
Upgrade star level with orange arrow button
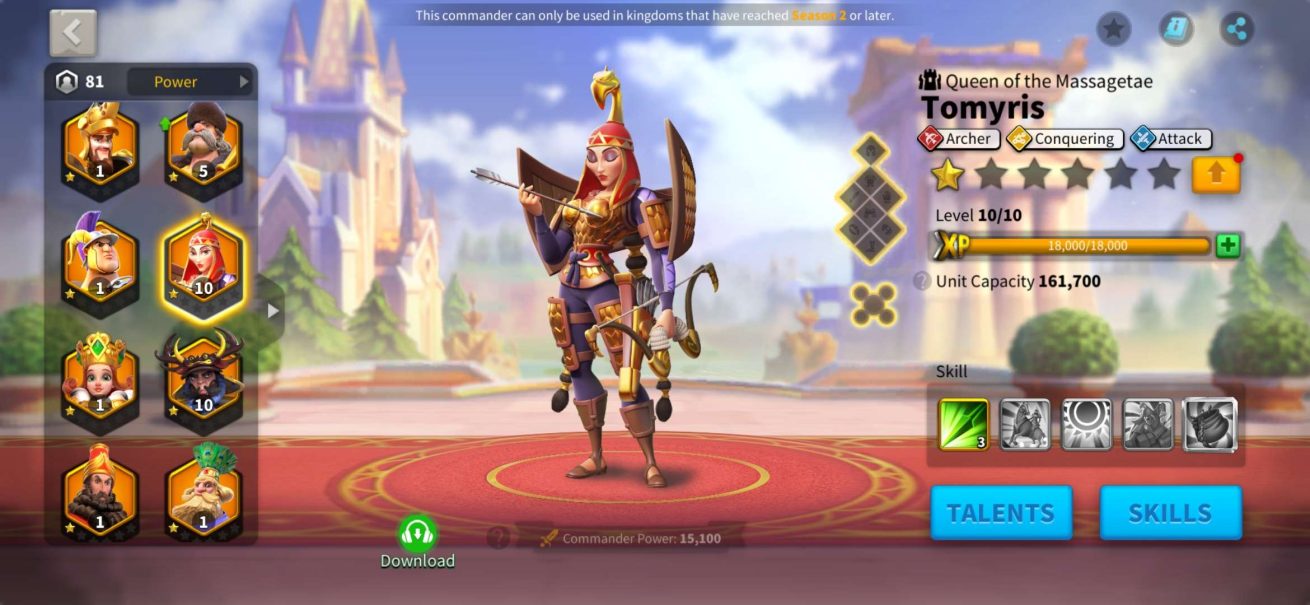[1216, 175]
